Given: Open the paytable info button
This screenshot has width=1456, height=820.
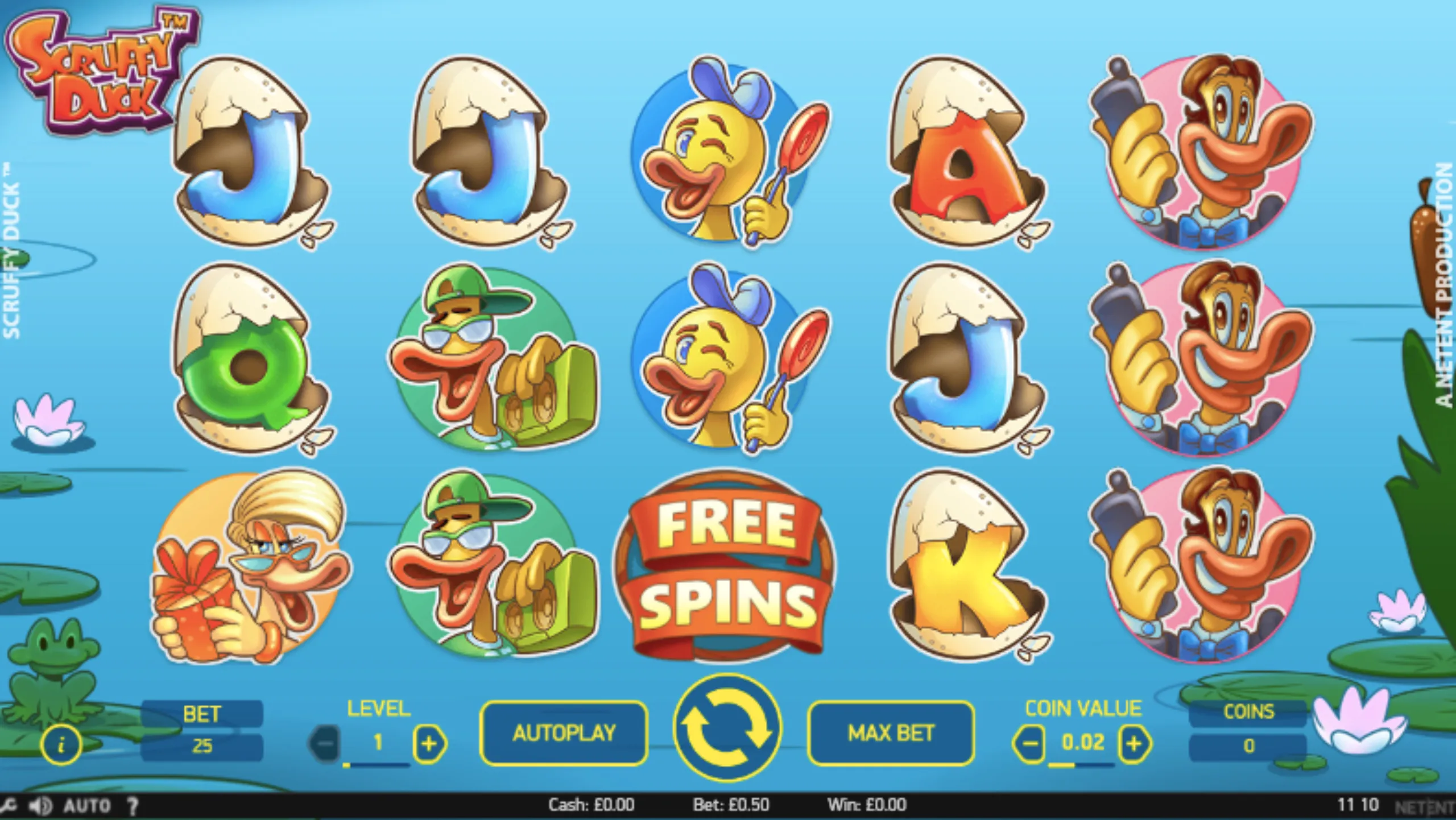Looking at the screenshot, I should 61,744.
